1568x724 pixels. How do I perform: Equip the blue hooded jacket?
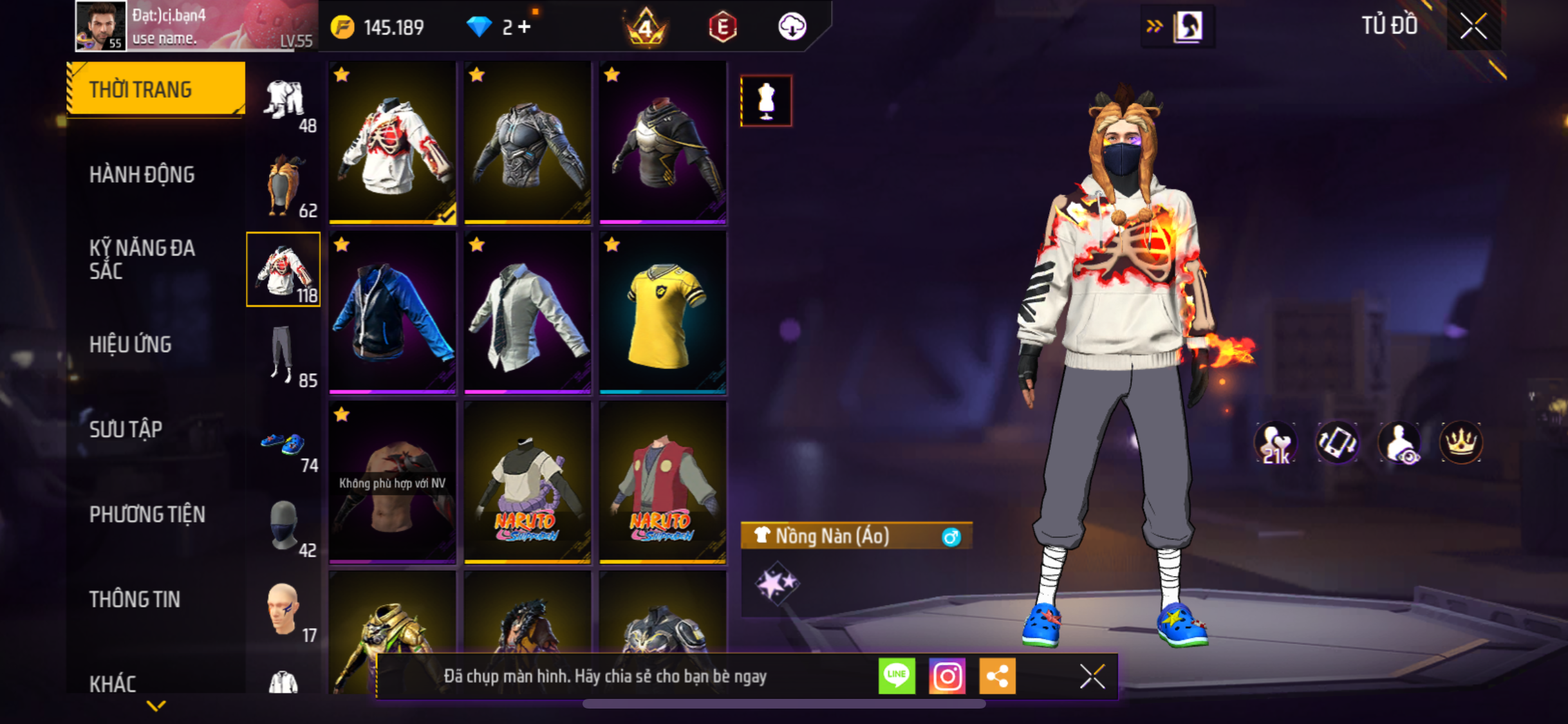(x=392, y=313)
